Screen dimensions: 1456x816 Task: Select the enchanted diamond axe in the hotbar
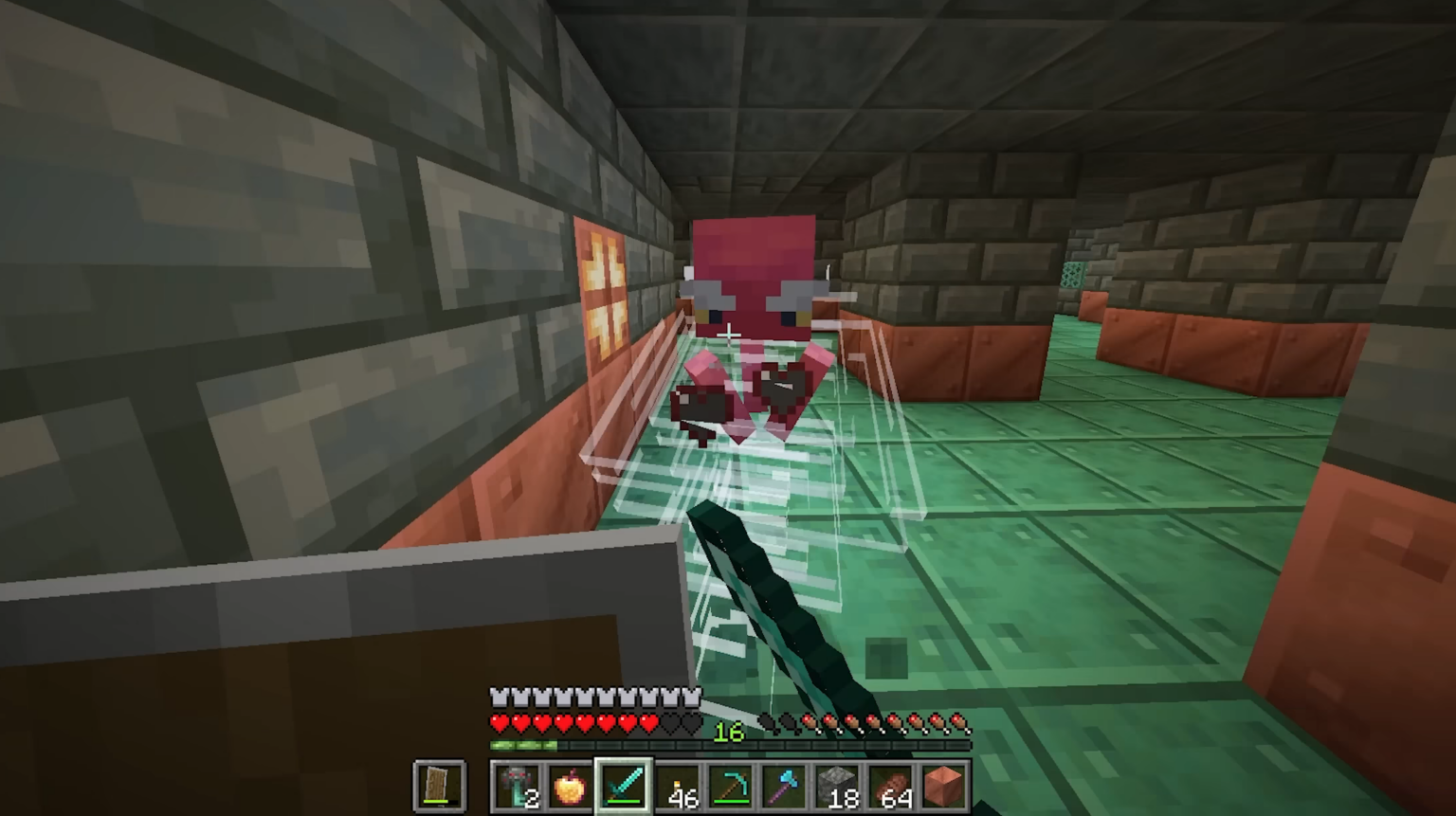pos(784,787)
